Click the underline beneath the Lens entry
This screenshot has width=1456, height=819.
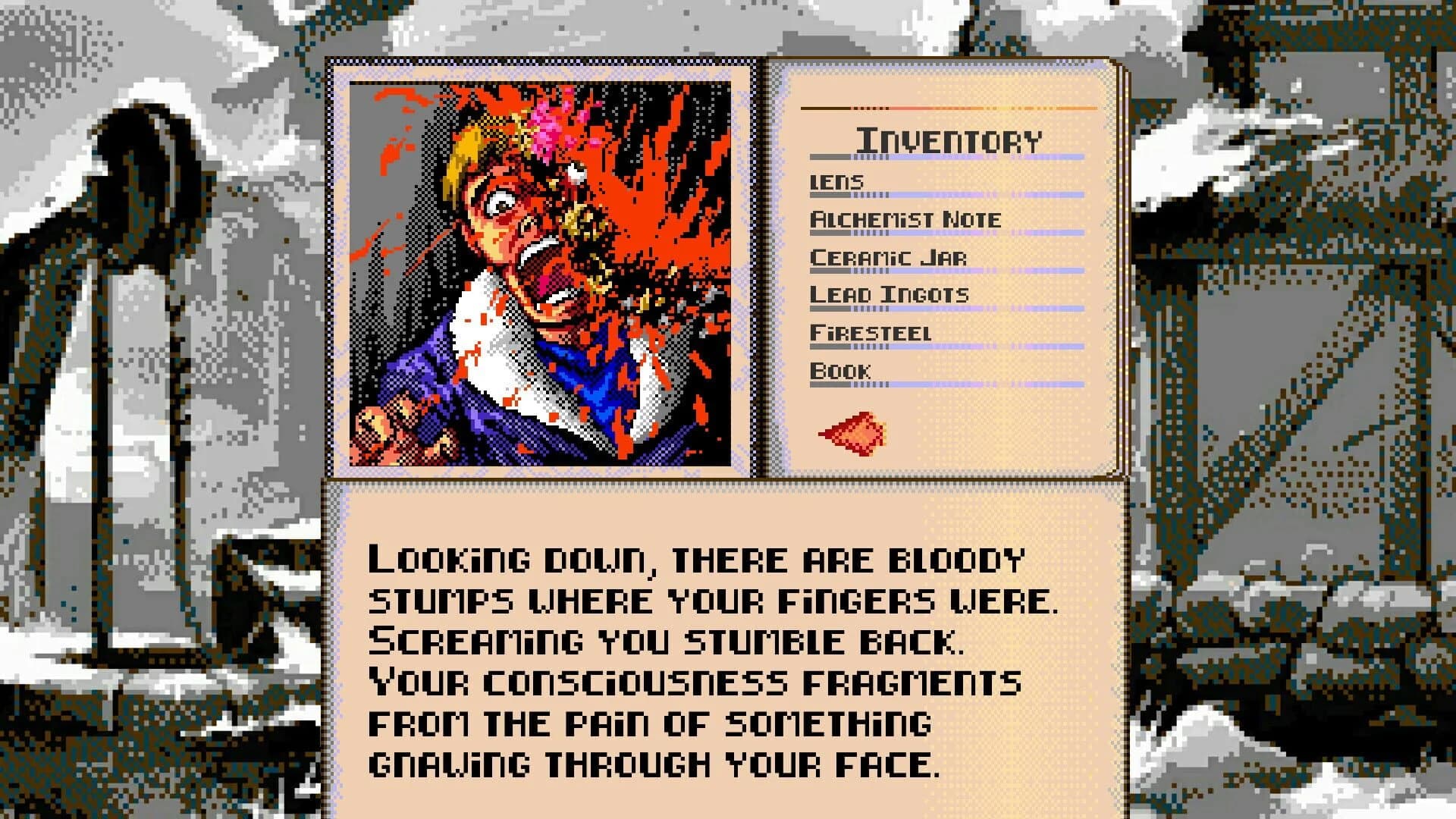coord(948,193)
